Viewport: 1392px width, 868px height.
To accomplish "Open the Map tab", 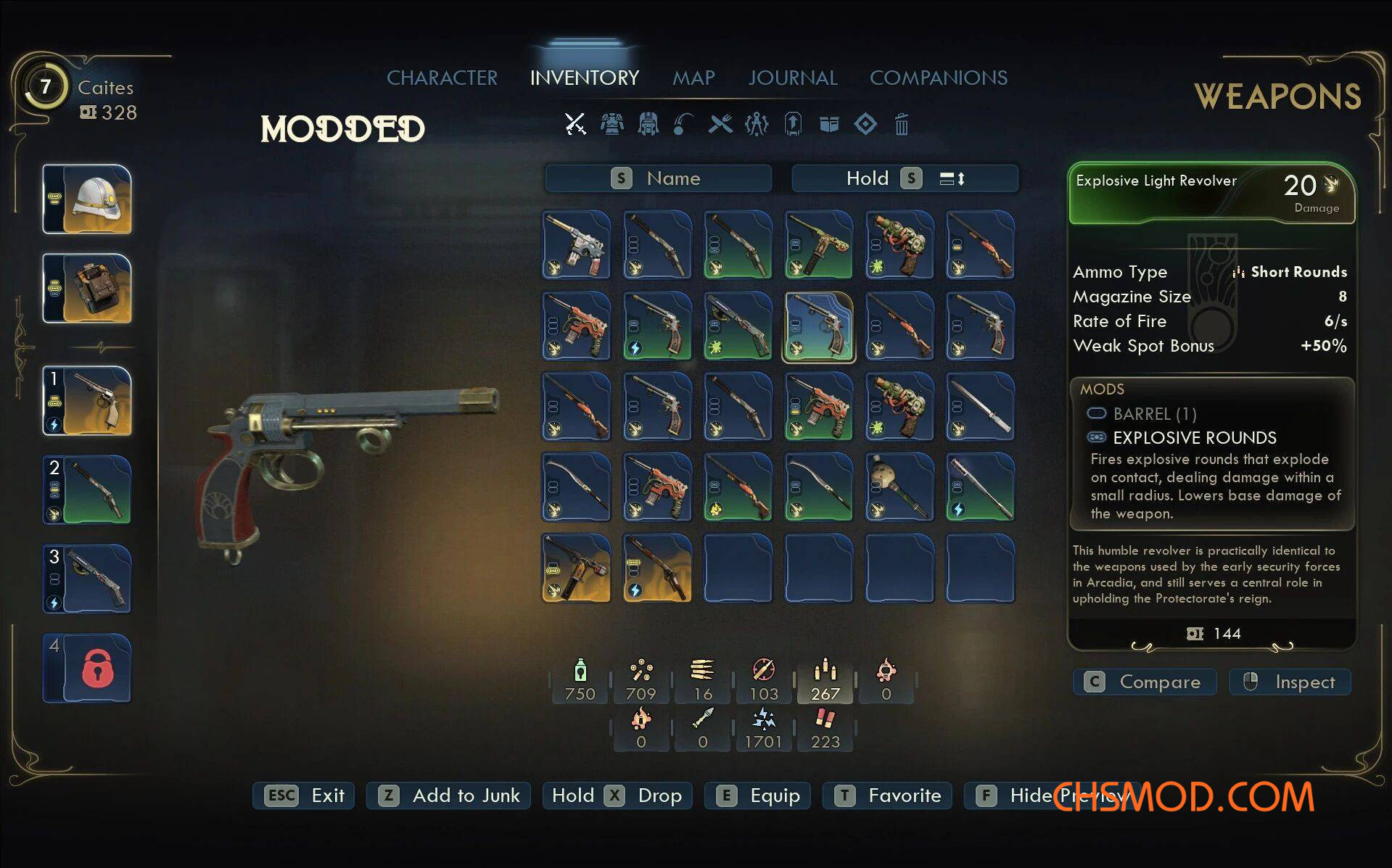I will tap(693, 78).
